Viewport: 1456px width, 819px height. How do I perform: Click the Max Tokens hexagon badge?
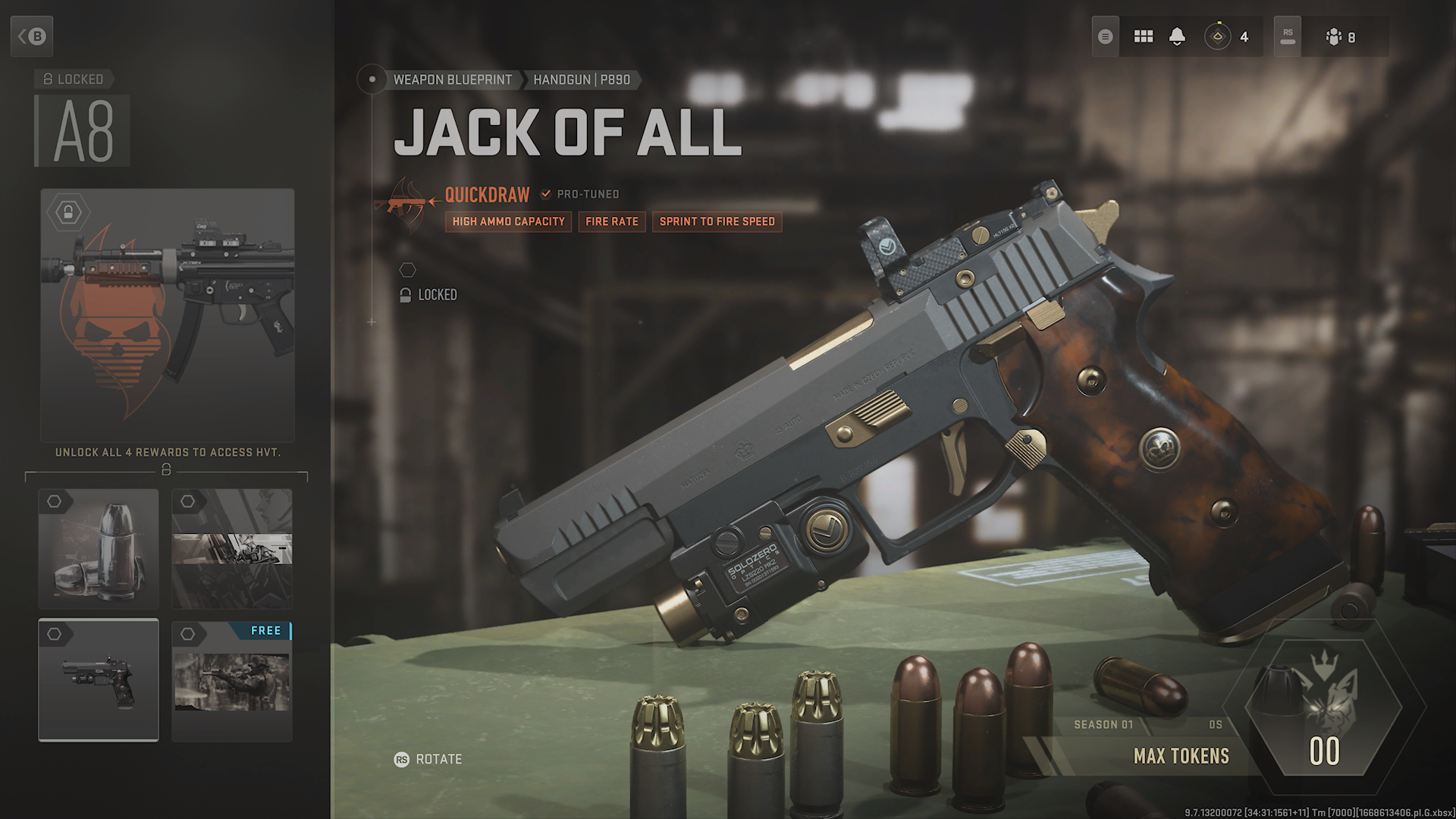pyautogui.click(x=1324, y=708)
